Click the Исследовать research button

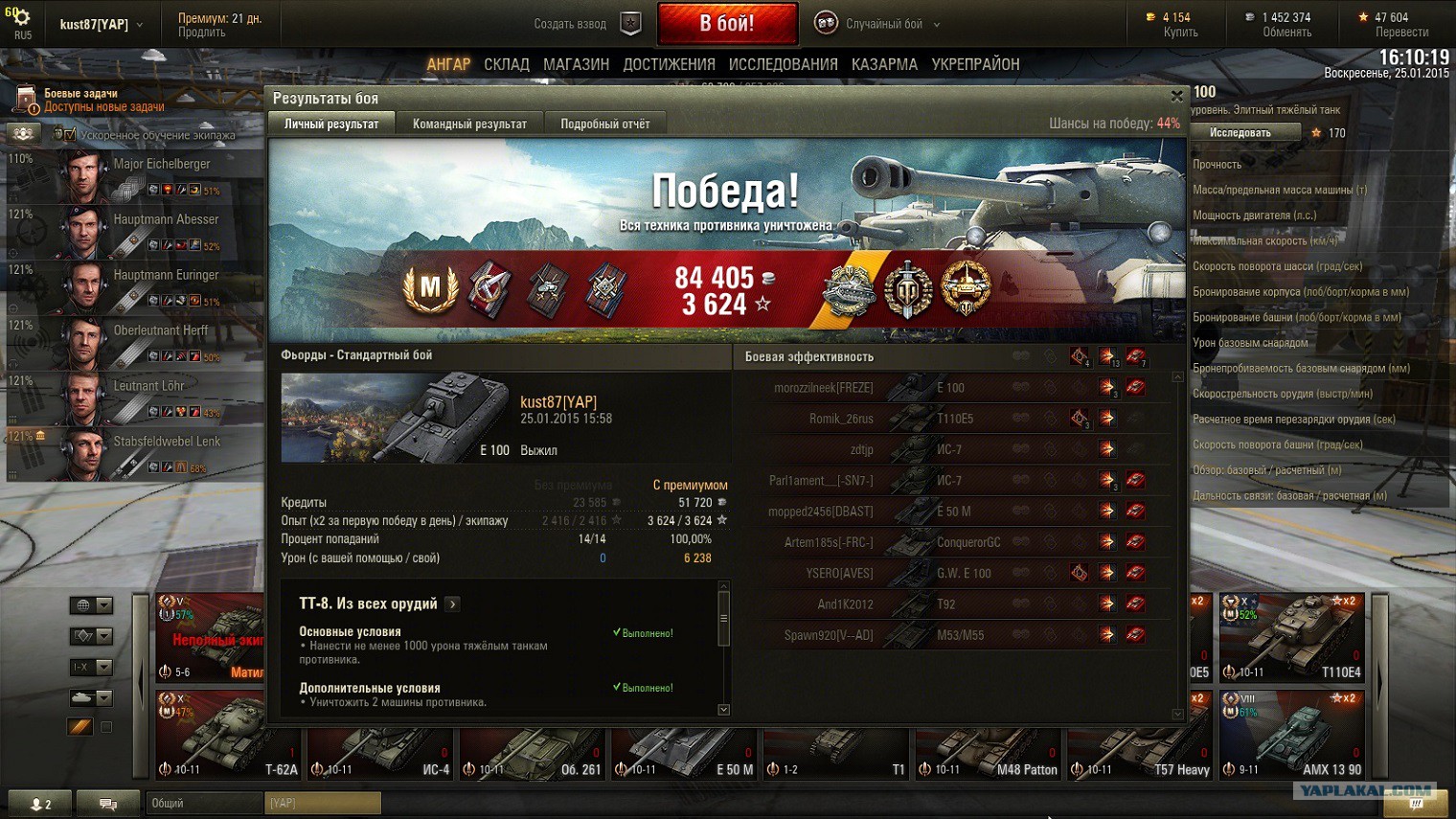pos(1240,132)
